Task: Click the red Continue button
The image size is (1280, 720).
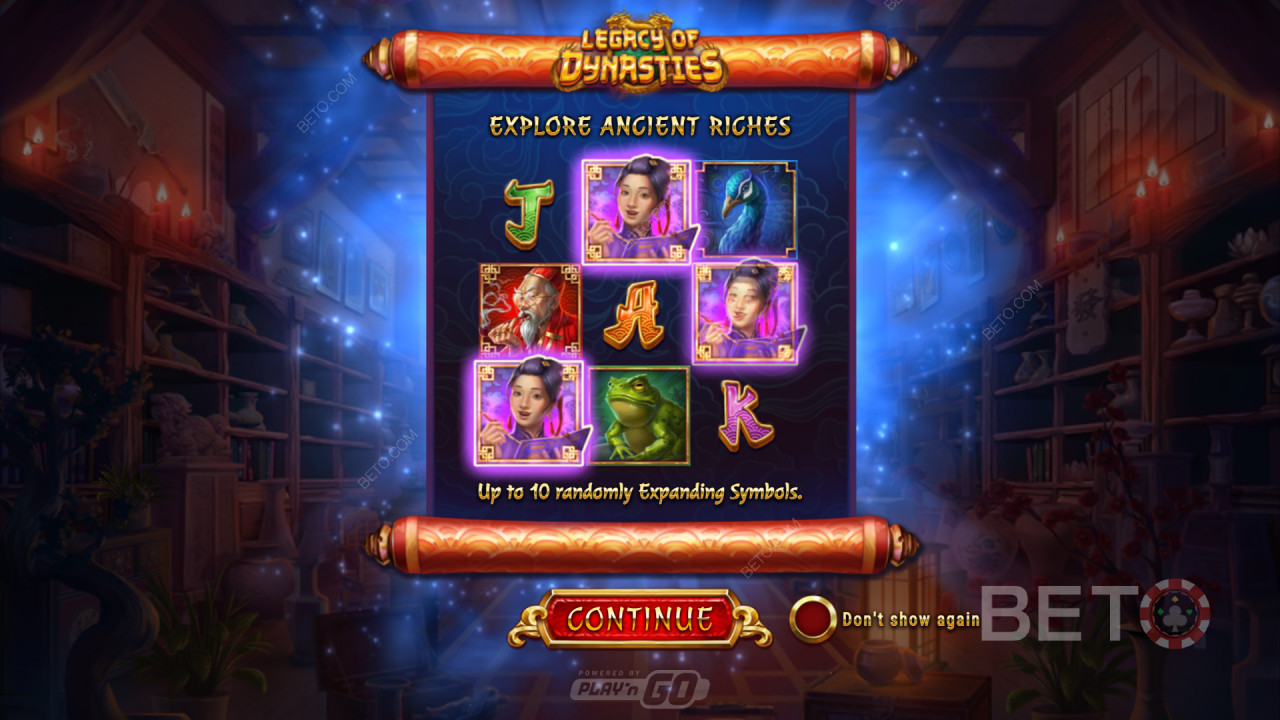Action: coord(640,619)
